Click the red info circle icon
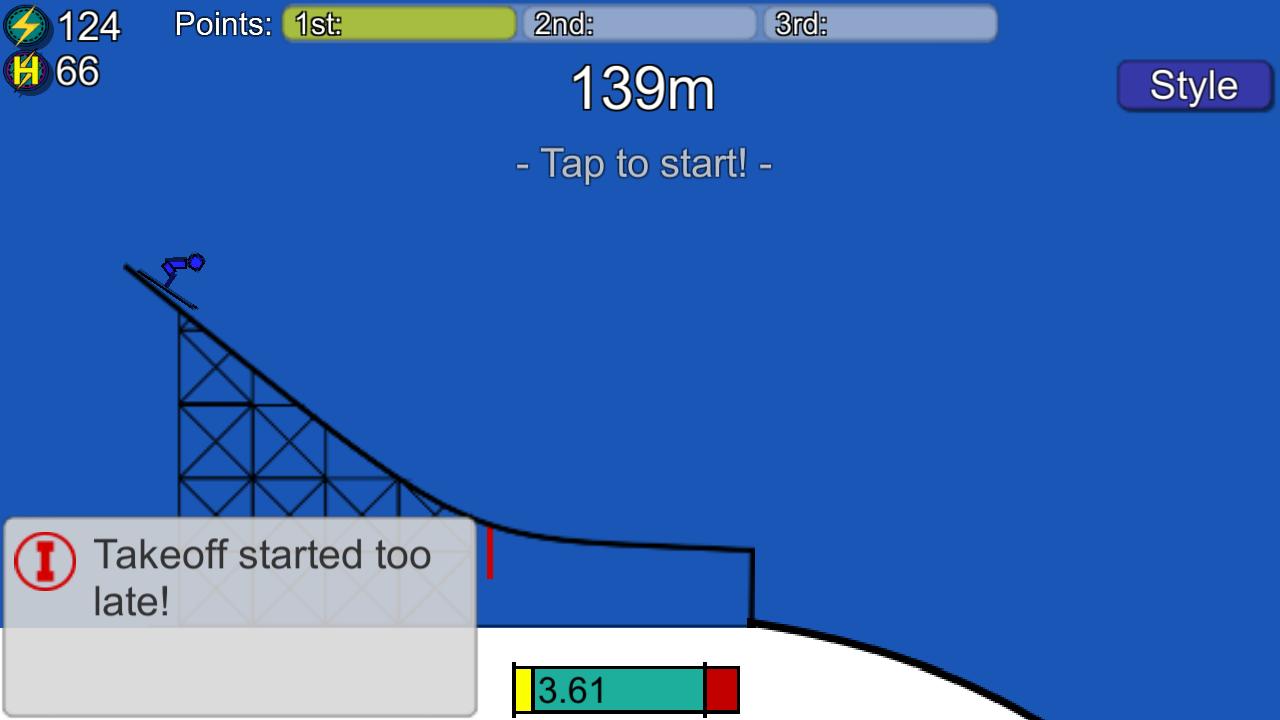Screen dimensions: 1280x720 coord(44,560)
